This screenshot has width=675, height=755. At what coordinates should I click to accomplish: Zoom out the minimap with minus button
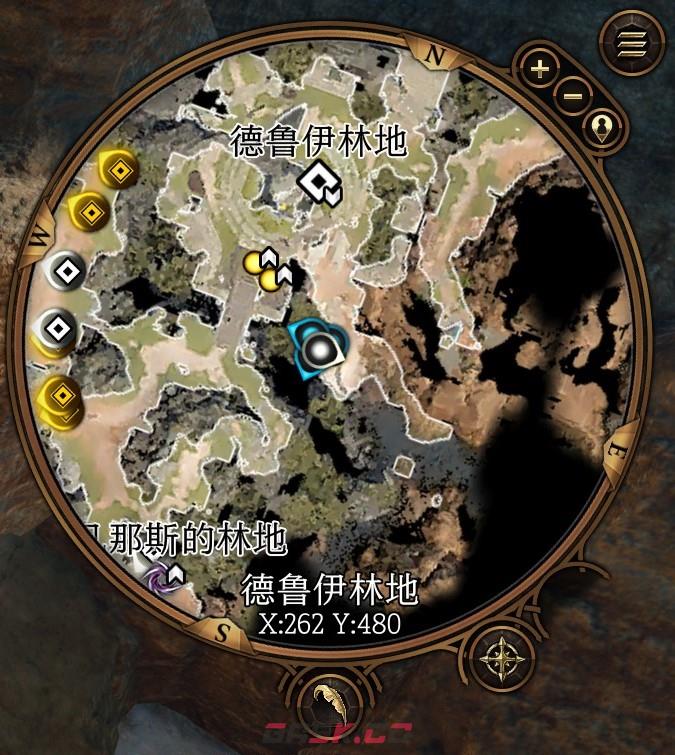573,96
